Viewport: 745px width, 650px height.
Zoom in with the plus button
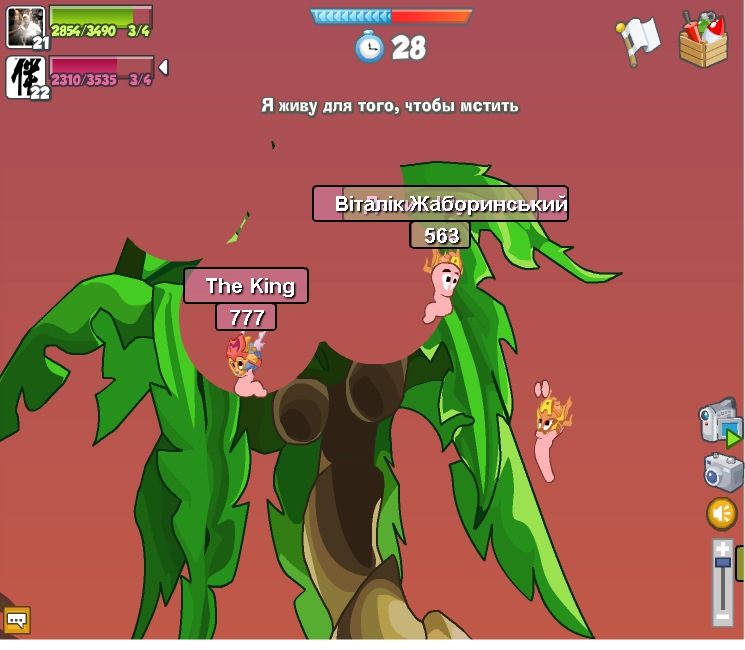pos(722,548)
